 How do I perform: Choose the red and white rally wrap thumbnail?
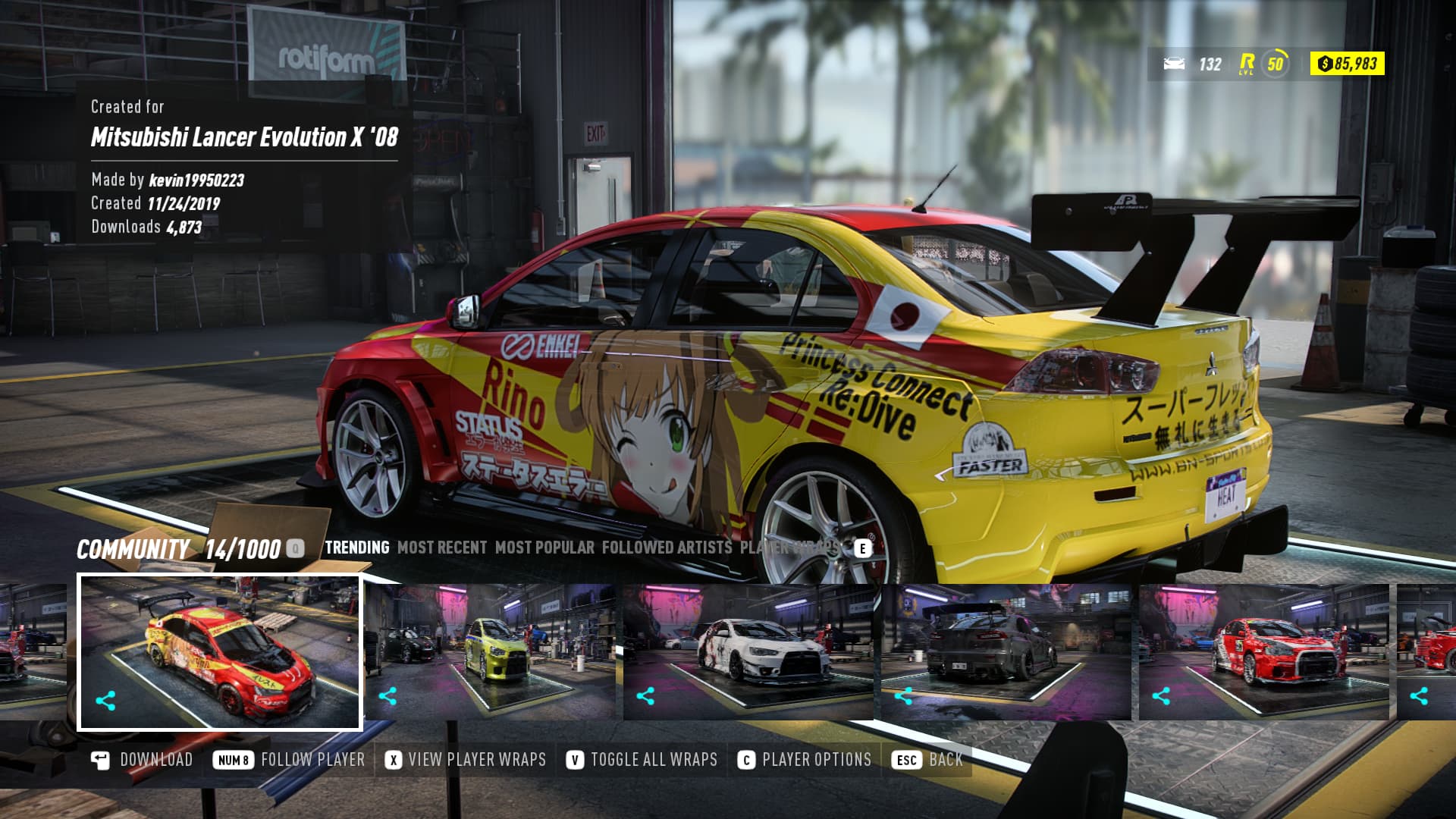coord(1264,651)
